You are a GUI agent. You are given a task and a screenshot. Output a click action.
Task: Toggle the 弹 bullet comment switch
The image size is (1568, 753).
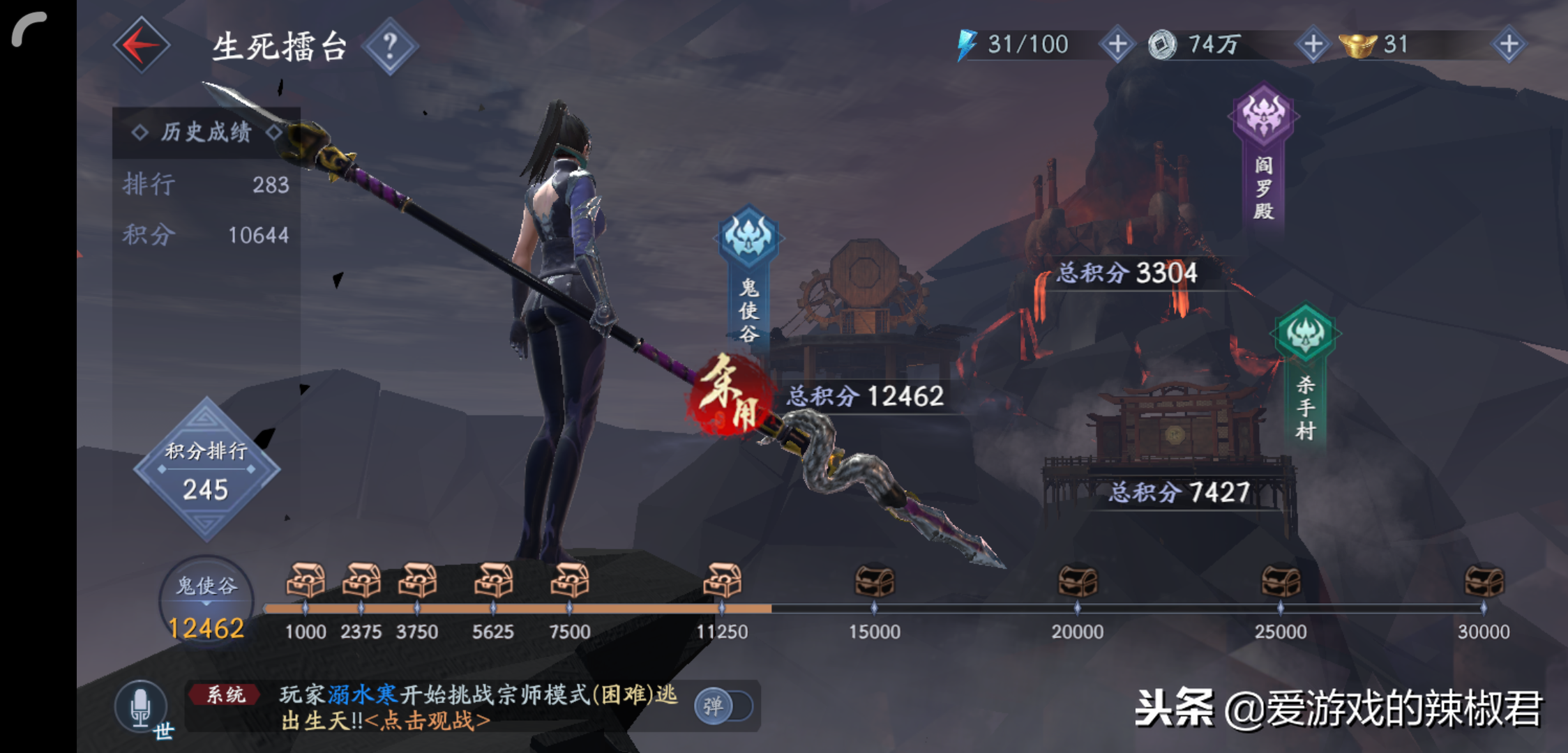coord(723,706)
